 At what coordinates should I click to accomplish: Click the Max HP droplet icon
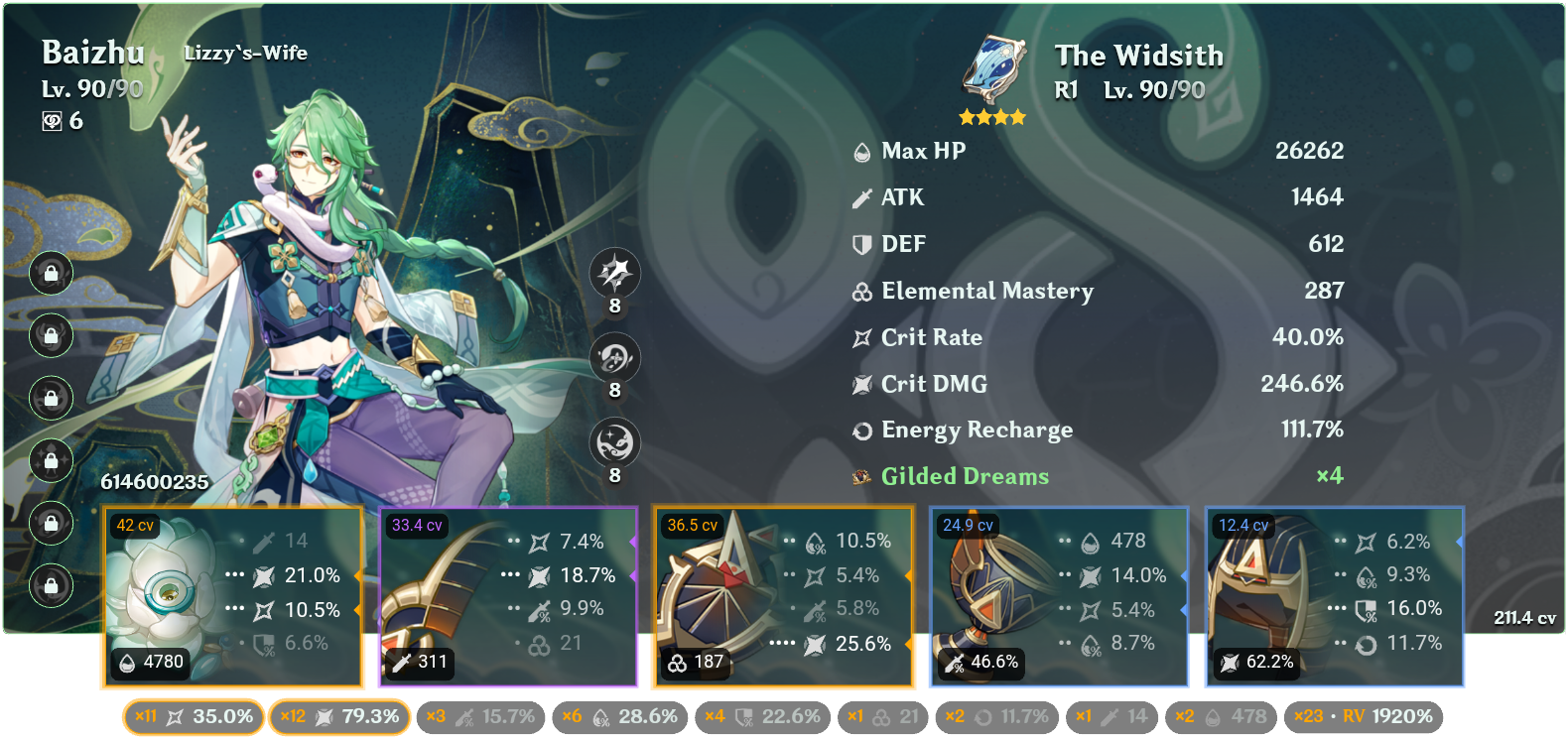tap(859, 151)
